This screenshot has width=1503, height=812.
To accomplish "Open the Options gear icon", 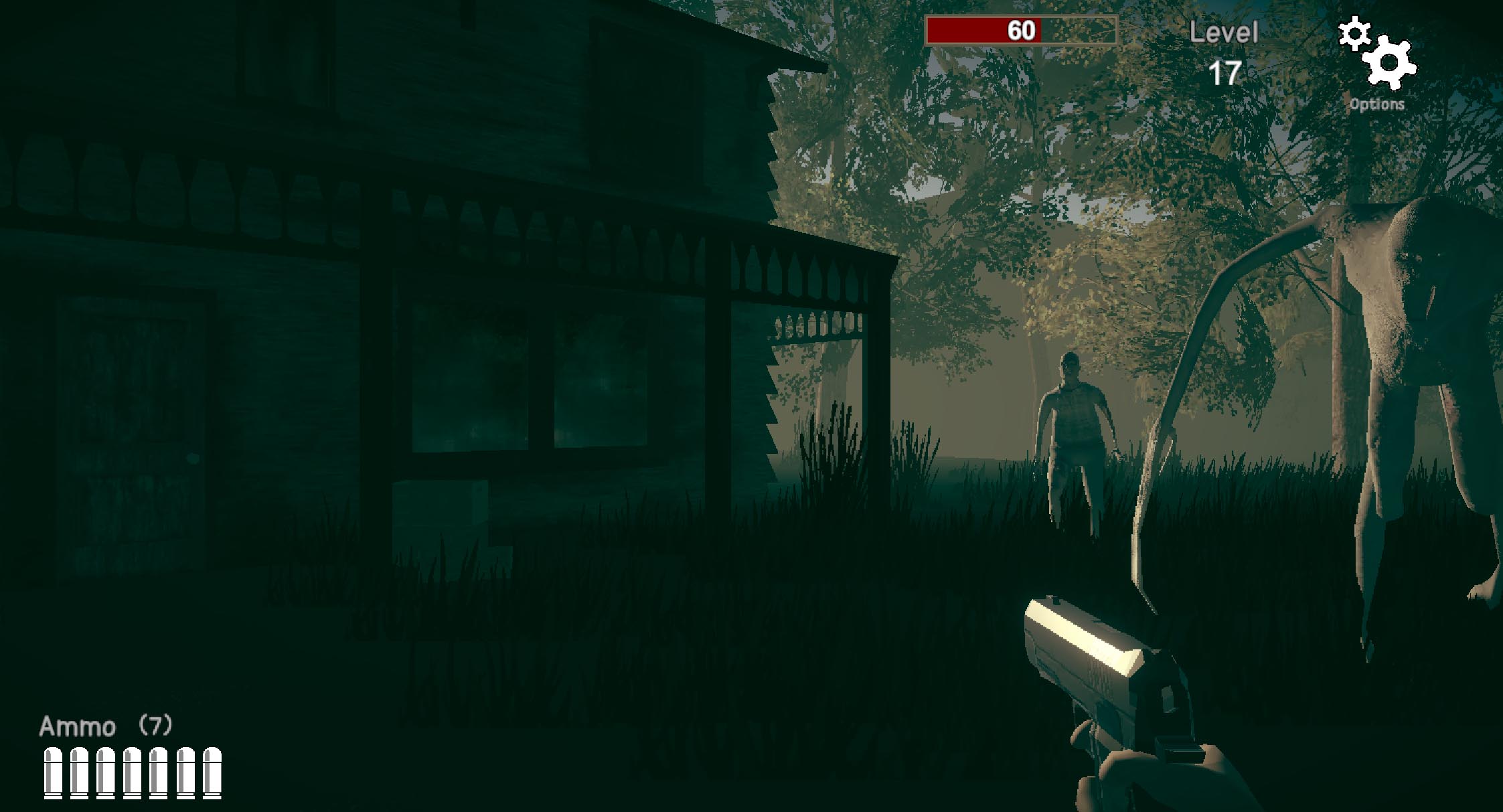I will pos(1391,64).
